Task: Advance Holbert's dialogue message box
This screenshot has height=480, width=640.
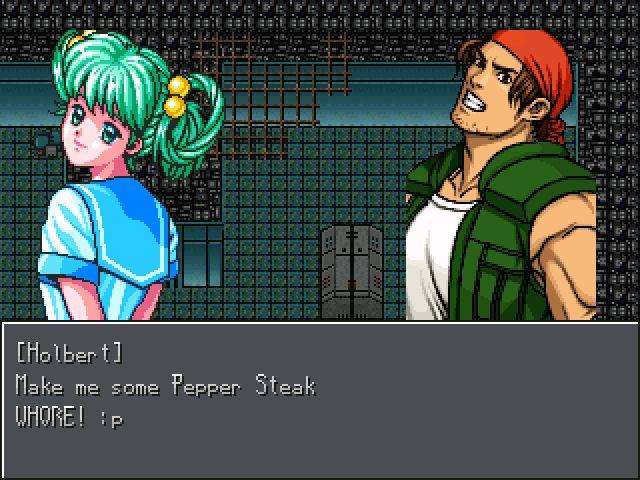Action: 320,400
